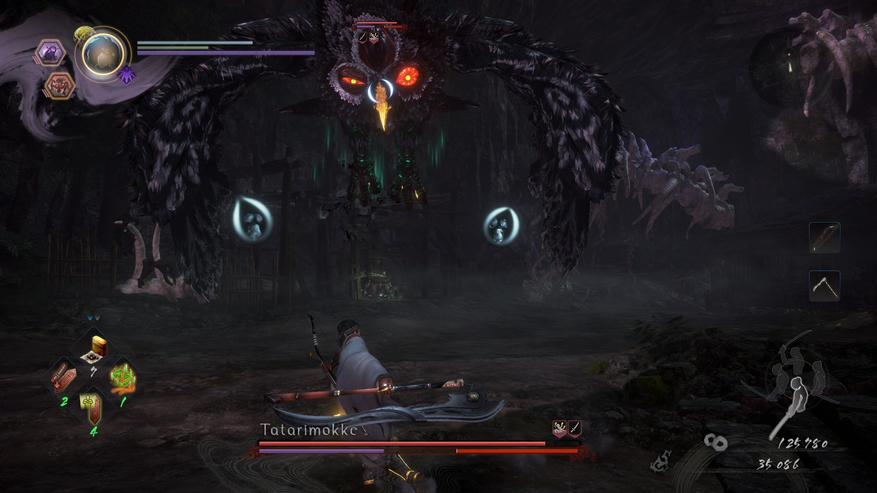Click the coiled ring icon beside the Amrita counter
Viewport: 877px width, 493px height.
click(717, 441)
